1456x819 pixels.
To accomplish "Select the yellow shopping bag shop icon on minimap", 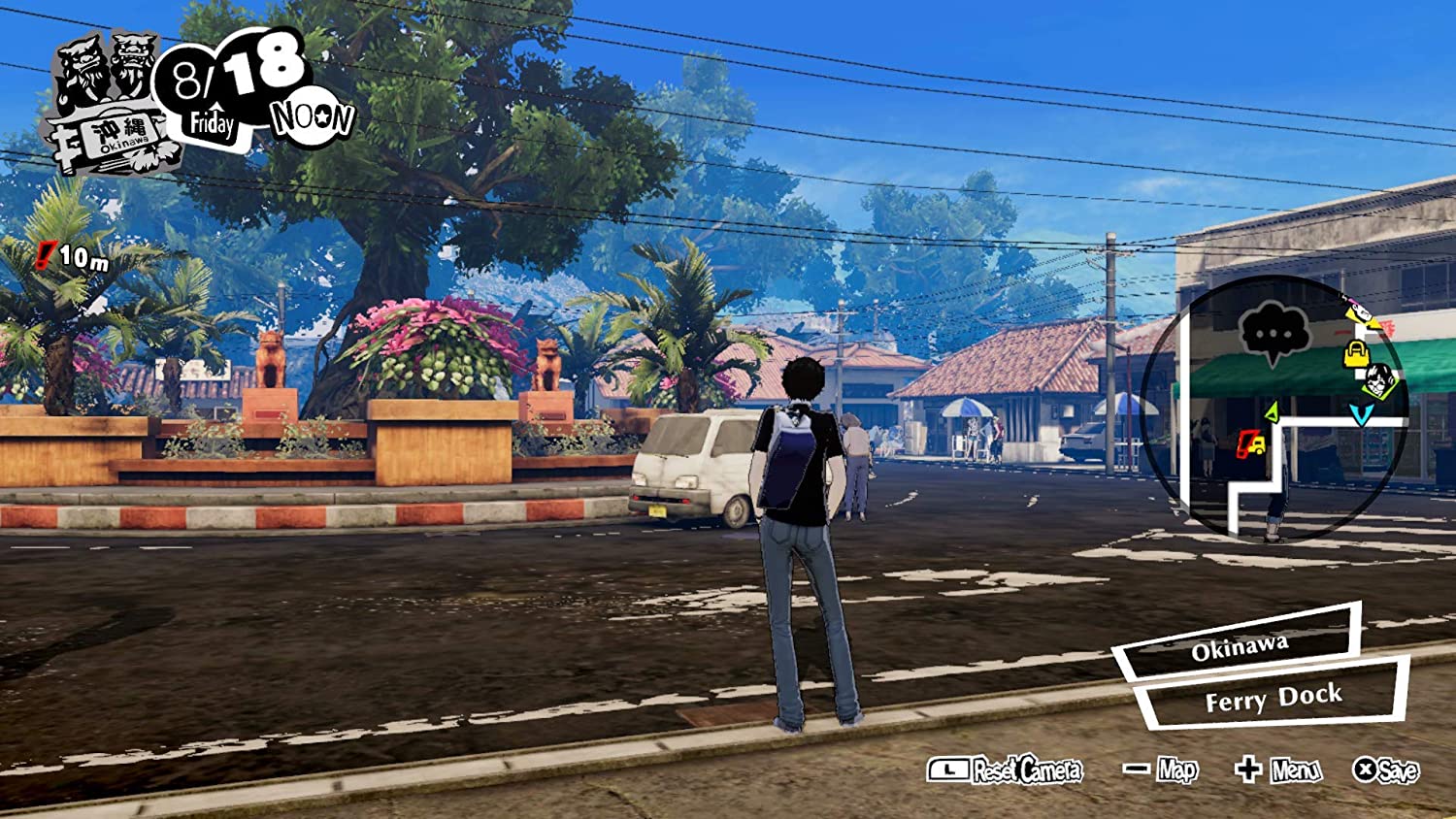I will tap(1356, 352).
